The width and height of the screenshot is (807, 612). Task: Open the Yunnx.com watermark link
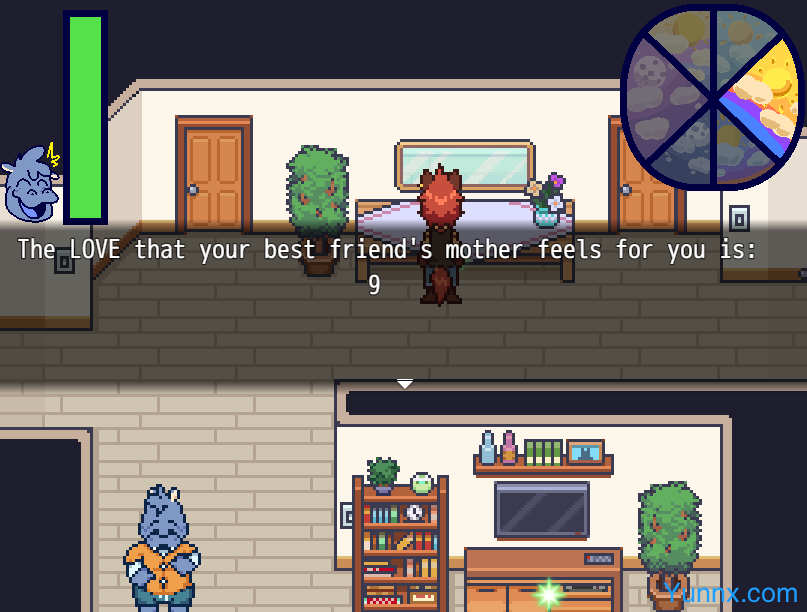(732, 593)
